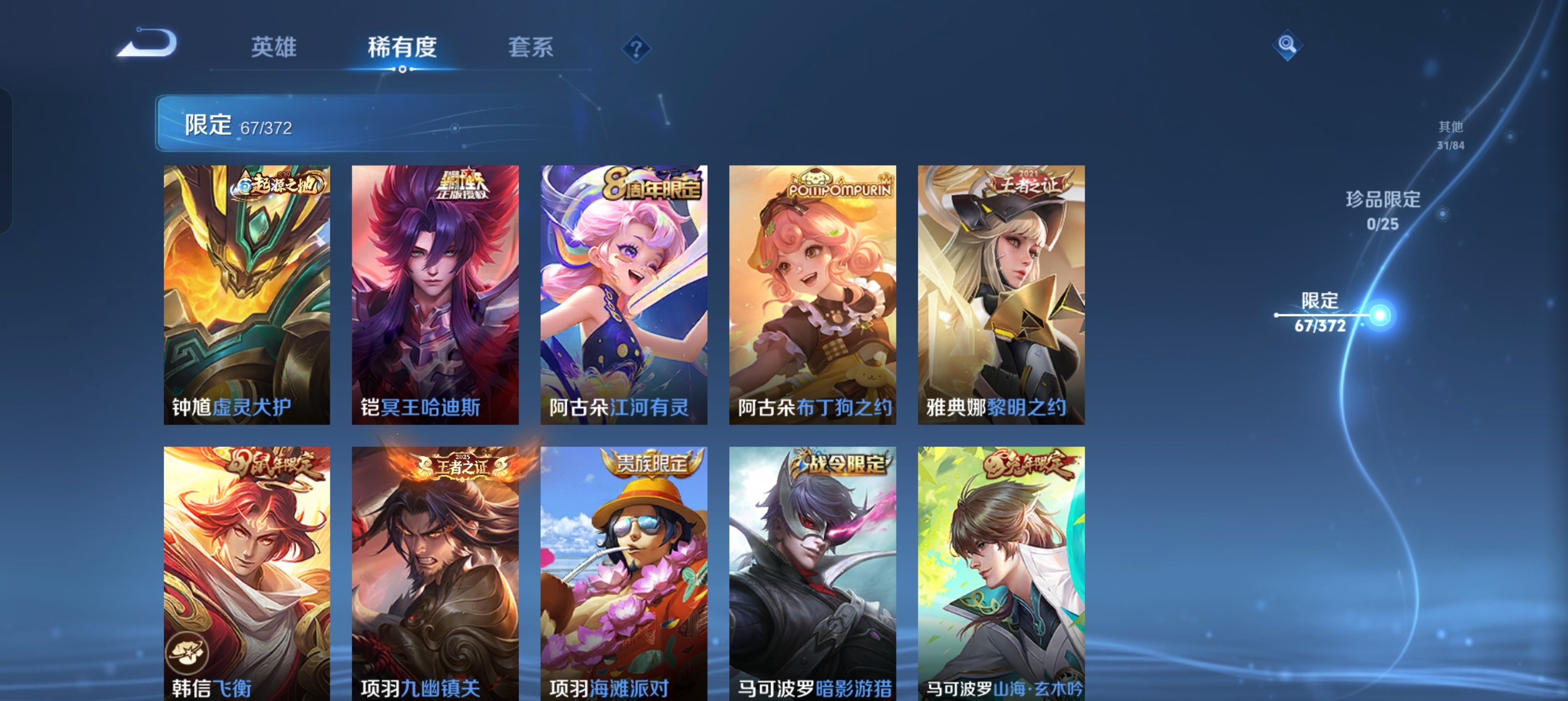Switch to the 套系 tab
This screenshot has height=701, width=1568.
coord(531,49)
